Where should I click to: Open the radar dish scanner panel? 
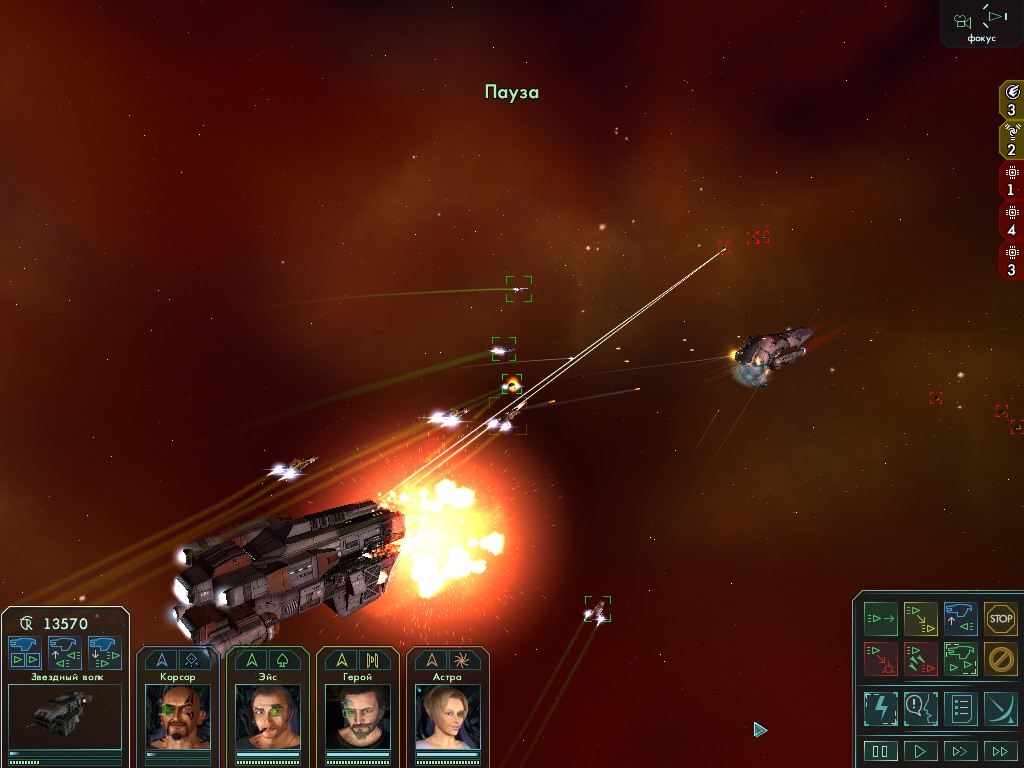click(1000, 708)
